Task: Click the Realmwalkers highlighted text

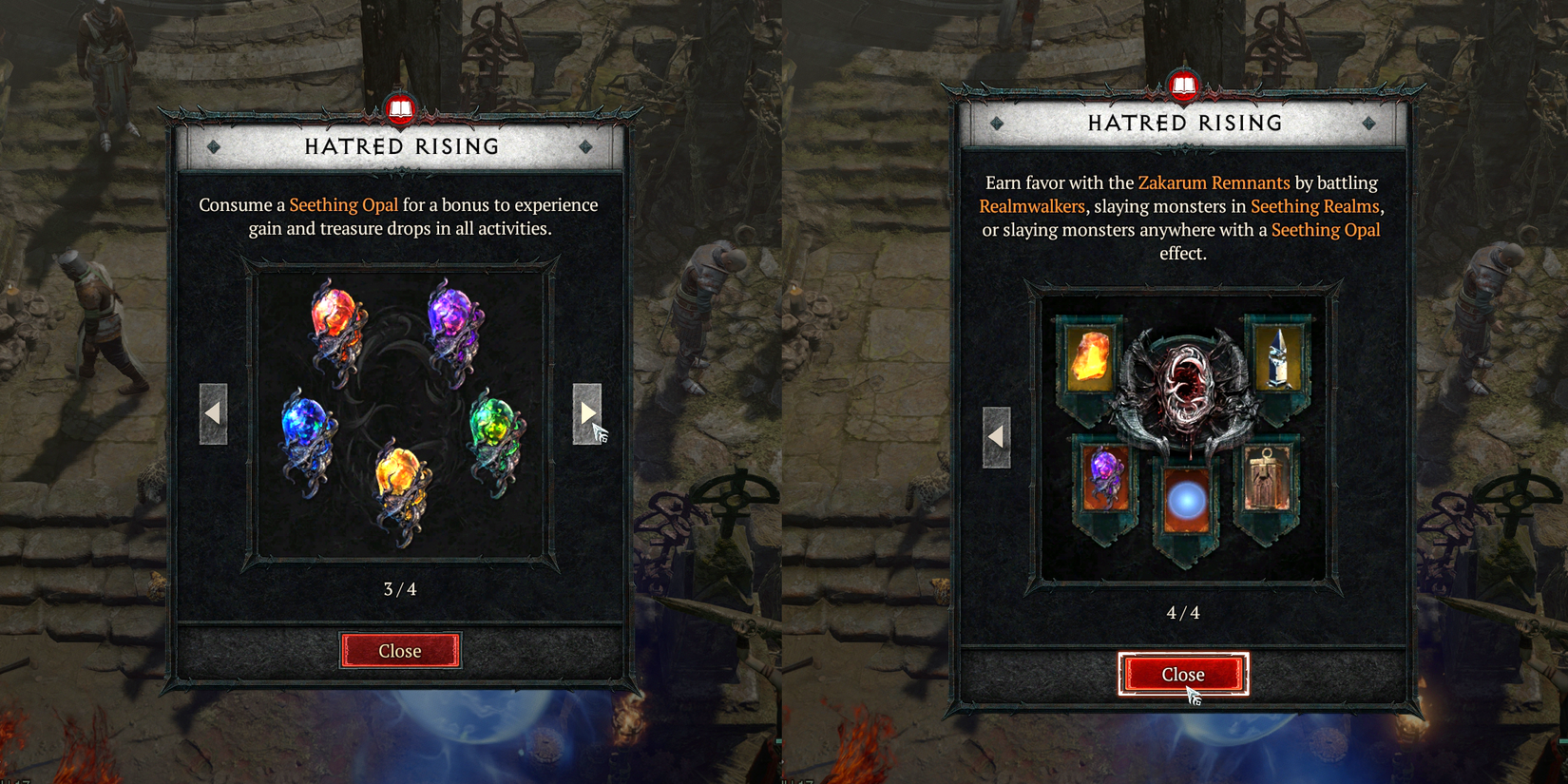Action: click(x=1031, y=206)
